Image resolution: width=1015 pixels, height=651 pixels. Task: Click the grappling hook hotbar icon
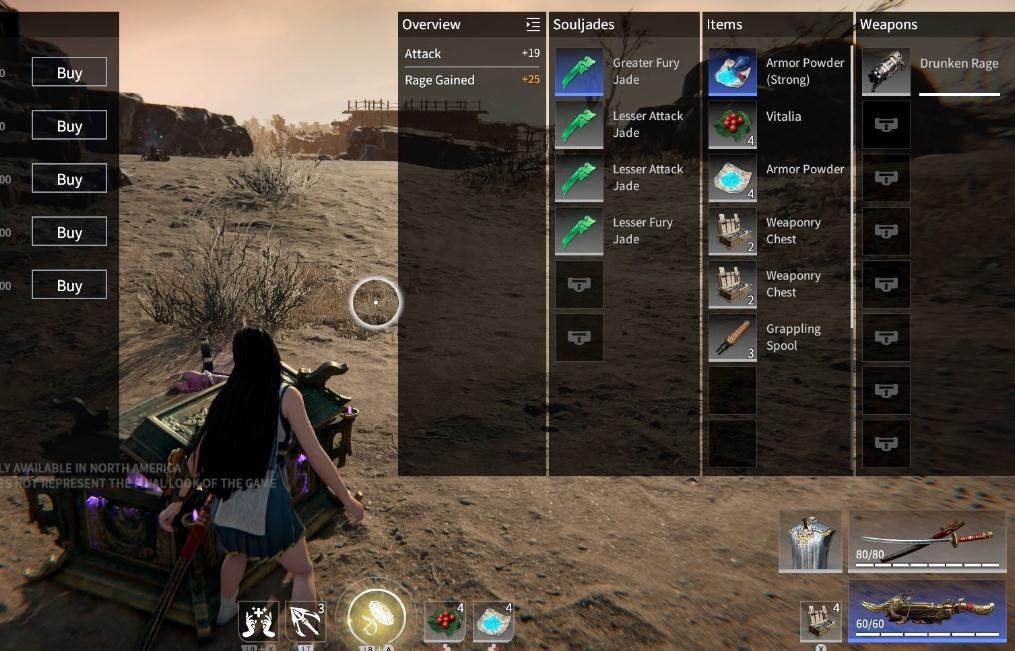[x=305, y=621]
